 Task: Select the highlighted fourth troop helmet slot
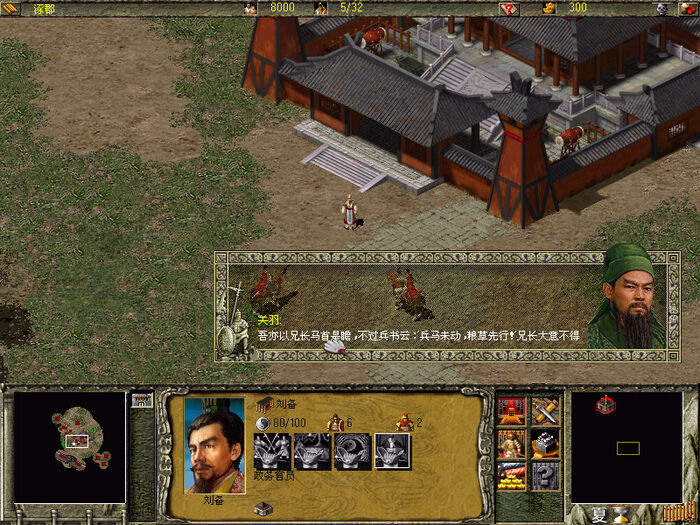tap(392, 452)
